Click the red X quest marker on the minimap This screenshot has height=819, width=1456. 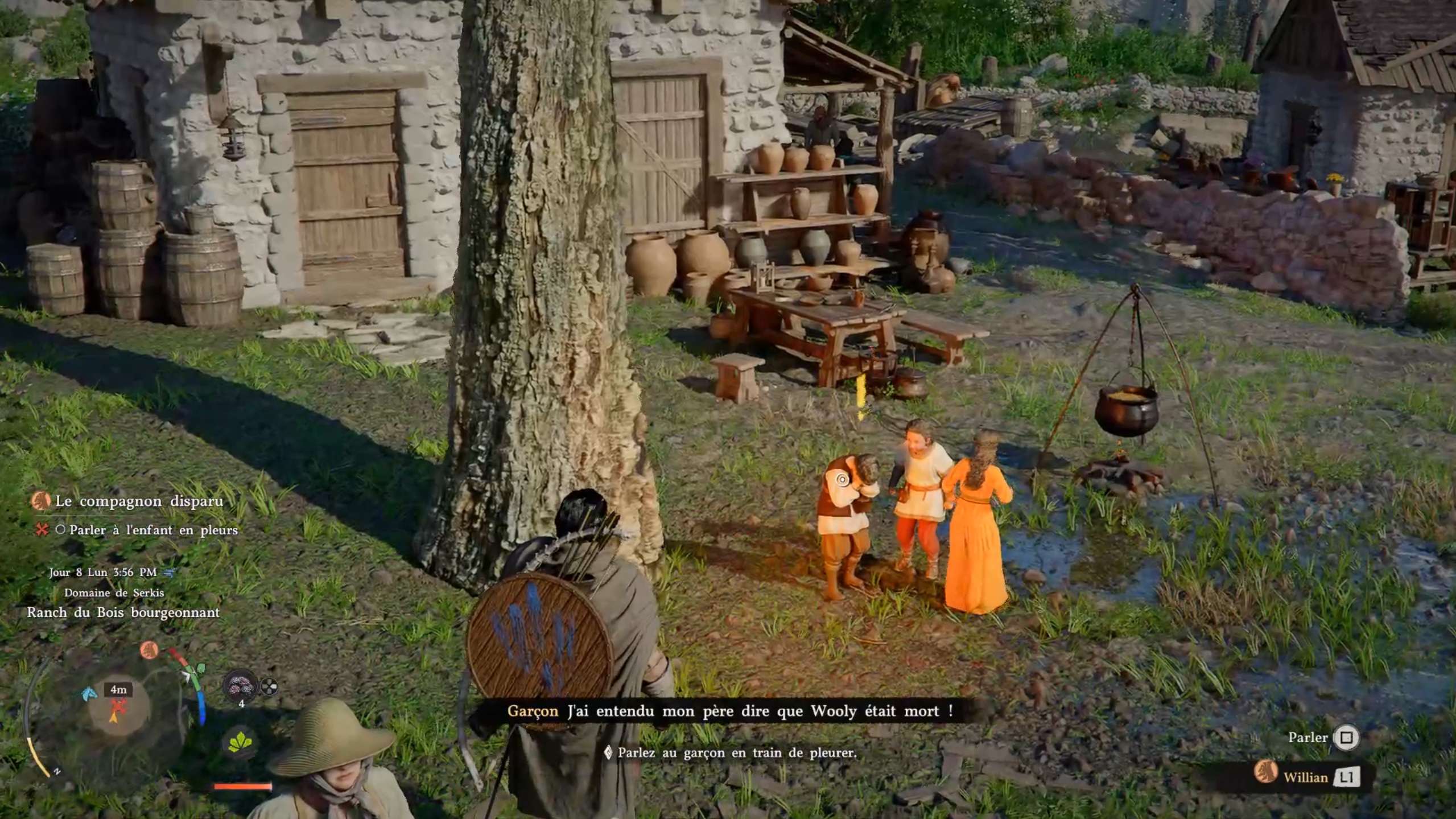118,706
